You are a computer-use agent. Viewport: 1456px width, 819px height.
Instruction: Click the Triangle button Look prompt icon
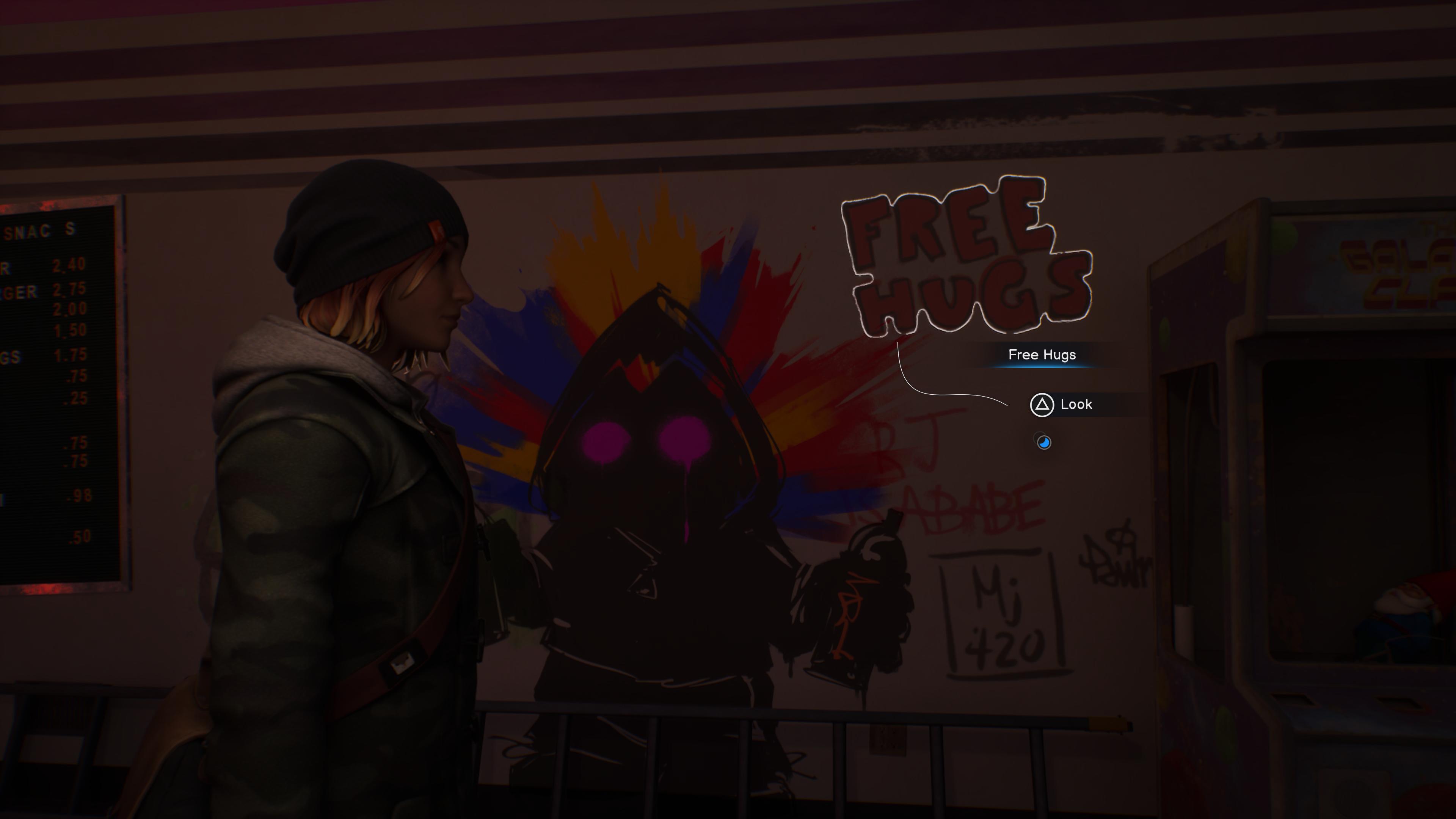pyautogui.click(x=1043, y=404)
